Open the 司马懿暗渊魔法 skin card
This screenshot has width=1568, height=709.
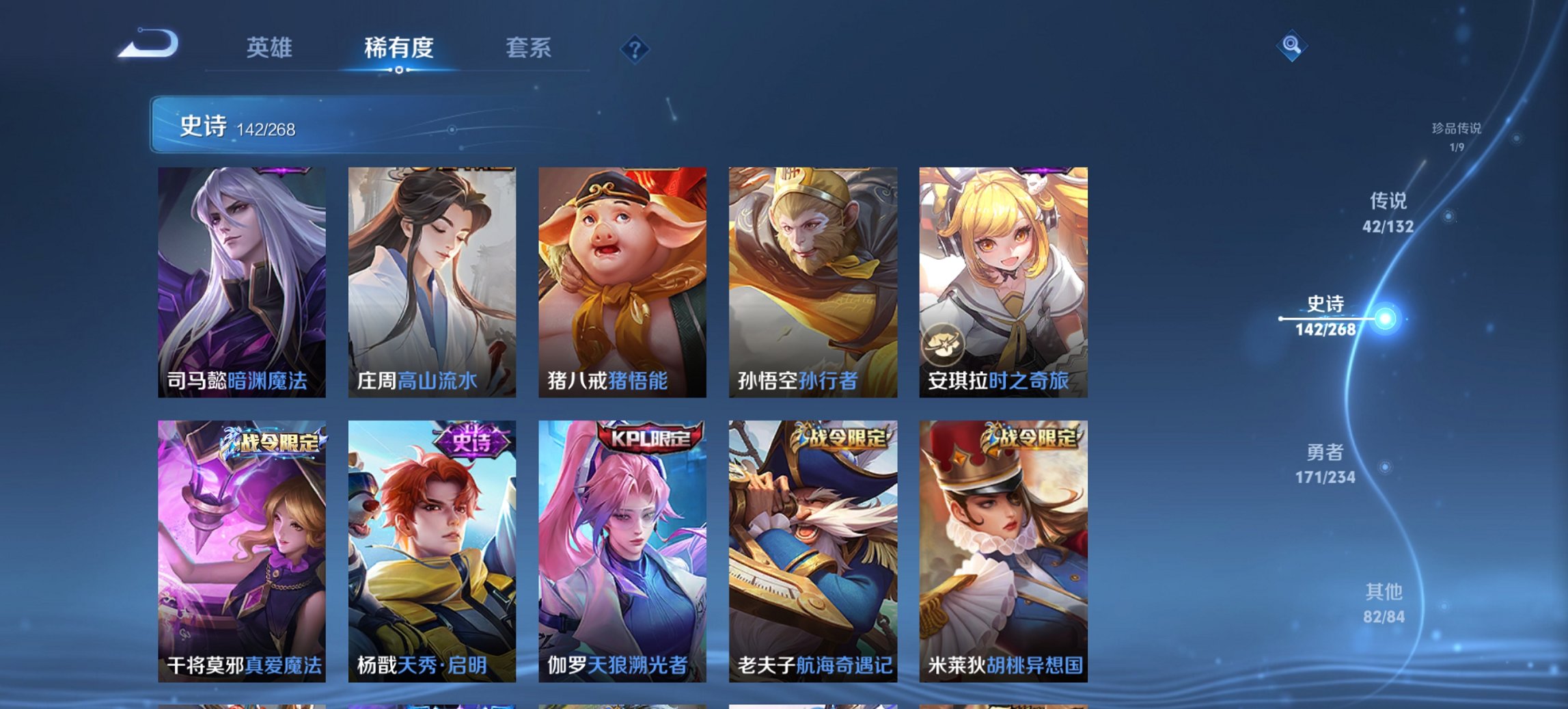[243, 280]
